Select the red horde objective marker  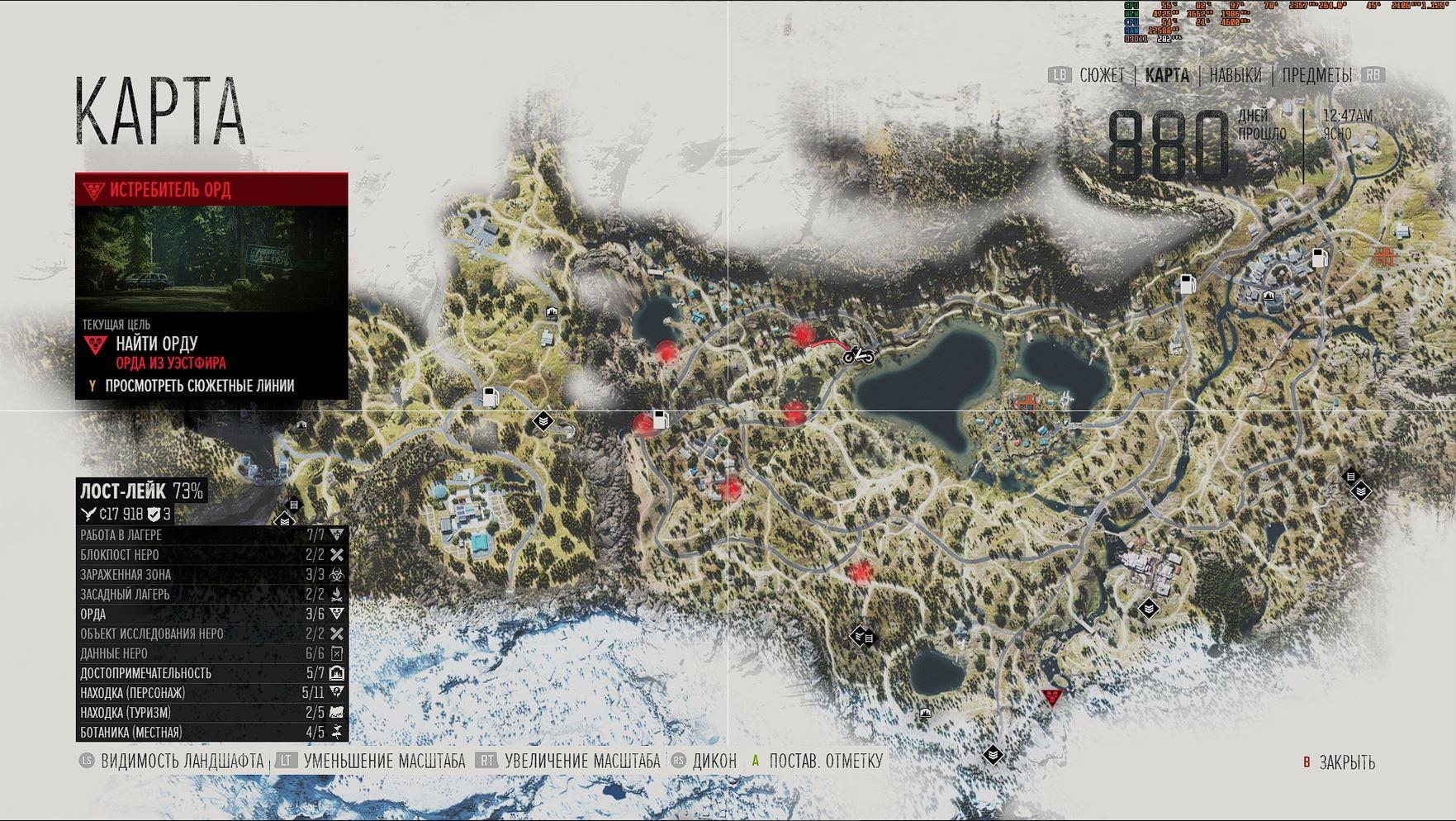click(x=1051, y=698)
